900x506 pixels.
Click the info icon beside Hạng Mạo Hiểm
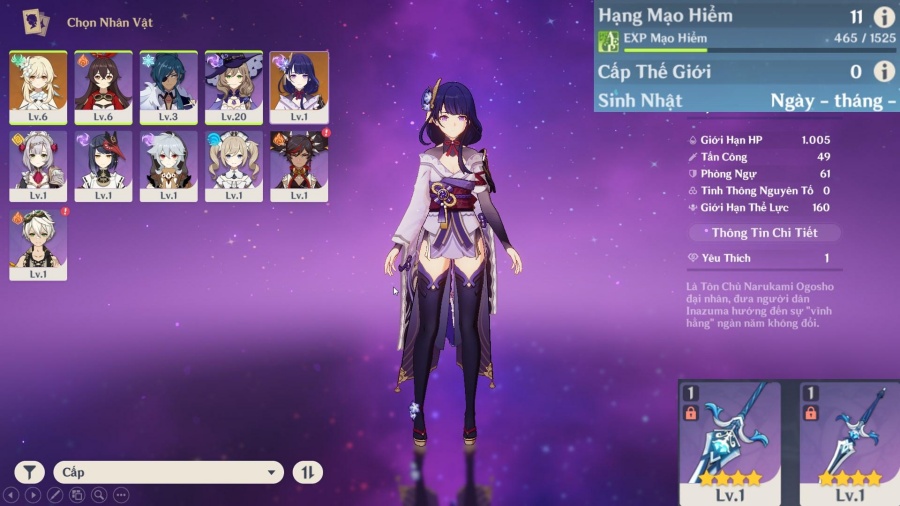click(x=883, y=17)
